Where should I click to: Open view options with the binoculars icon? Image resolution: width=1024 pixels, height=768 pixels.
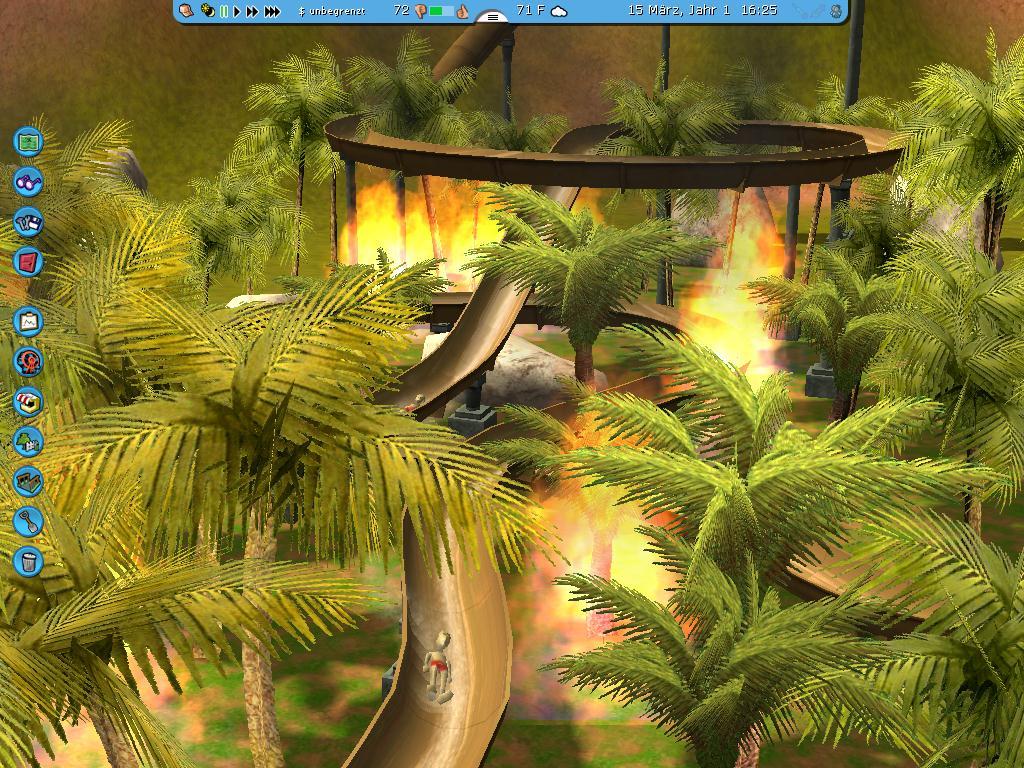(28, 182)
